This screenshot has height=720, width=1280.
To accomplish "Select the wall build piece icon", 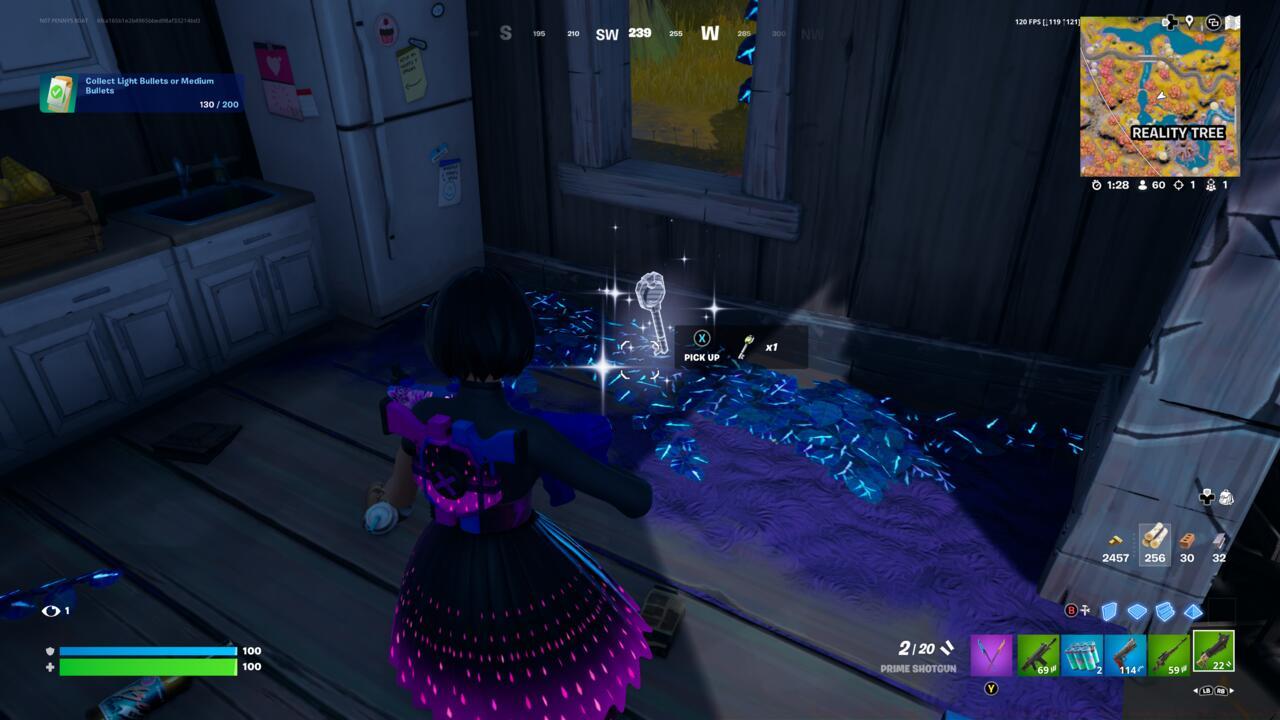I will [x=1107, y=610].
